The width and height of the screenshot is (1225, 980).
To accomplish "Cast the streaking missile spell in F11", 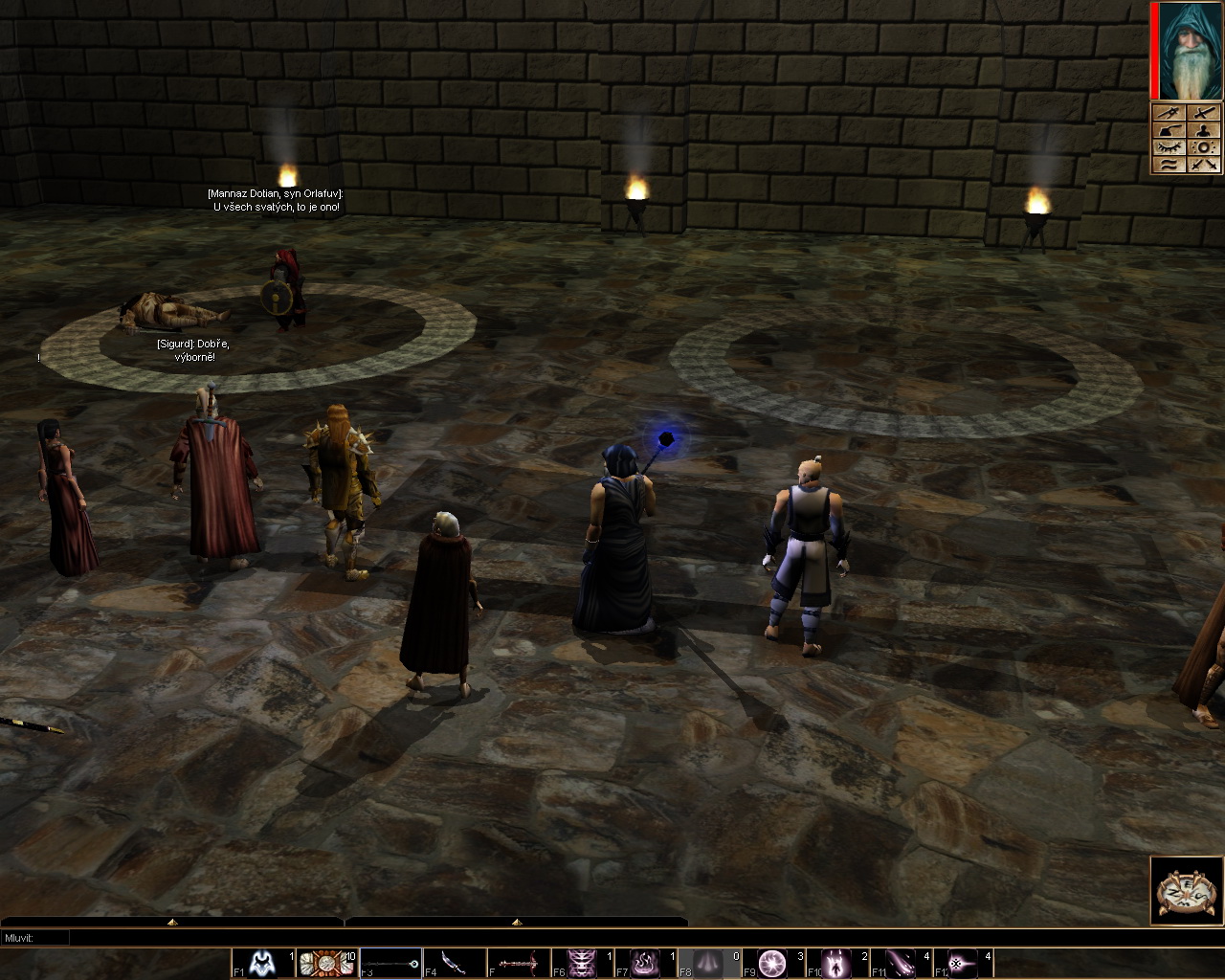I will [x=902, y=963].
